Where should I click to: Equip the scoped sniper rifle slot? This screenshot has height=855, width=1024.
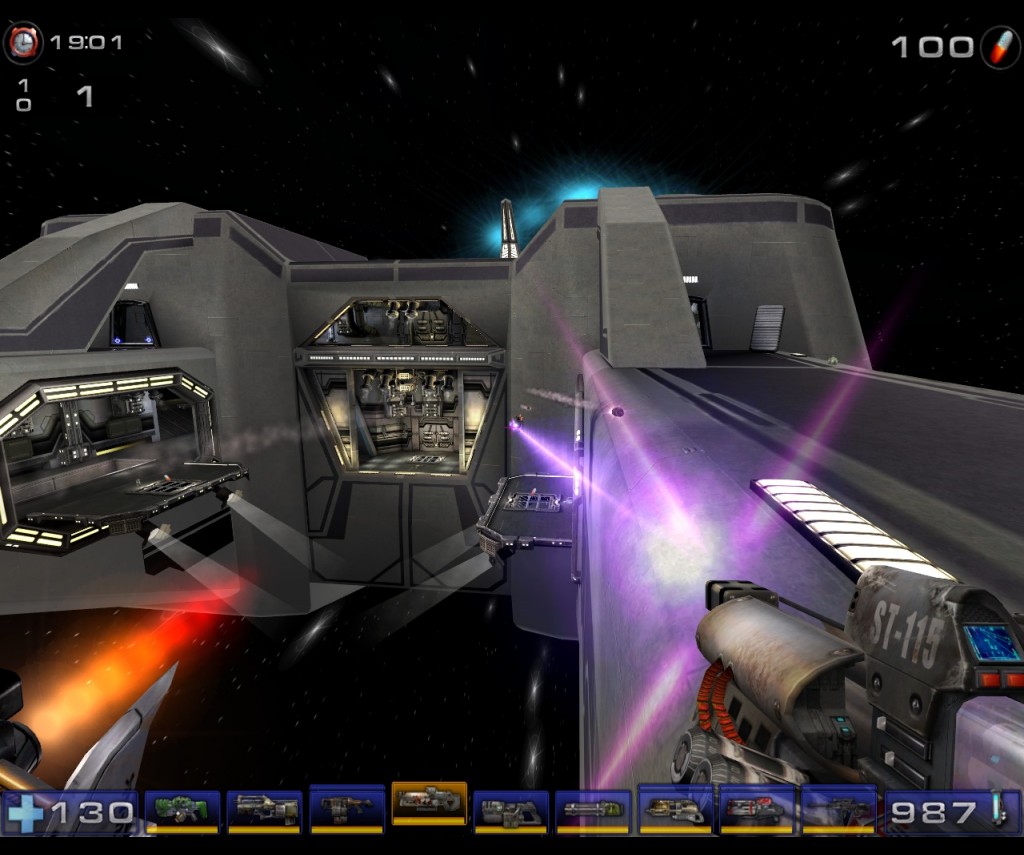tap(838, 809)
